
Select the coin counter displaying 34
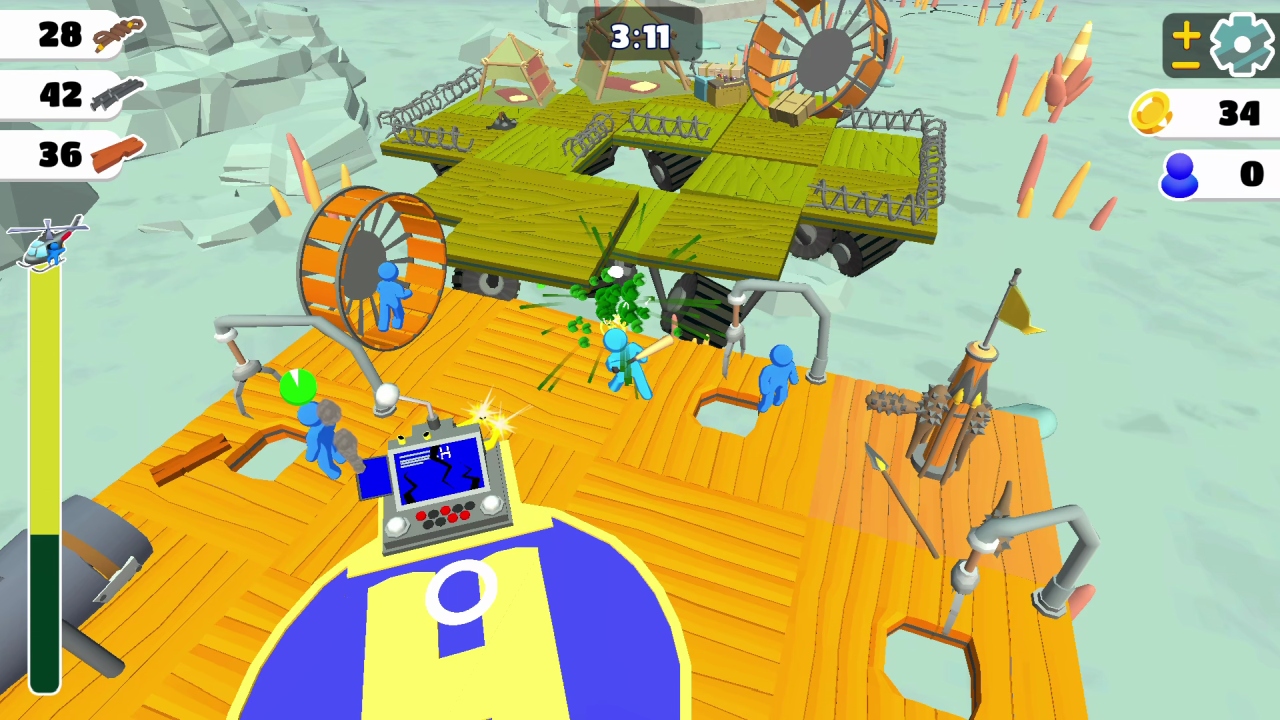(x=1240, y=113)
